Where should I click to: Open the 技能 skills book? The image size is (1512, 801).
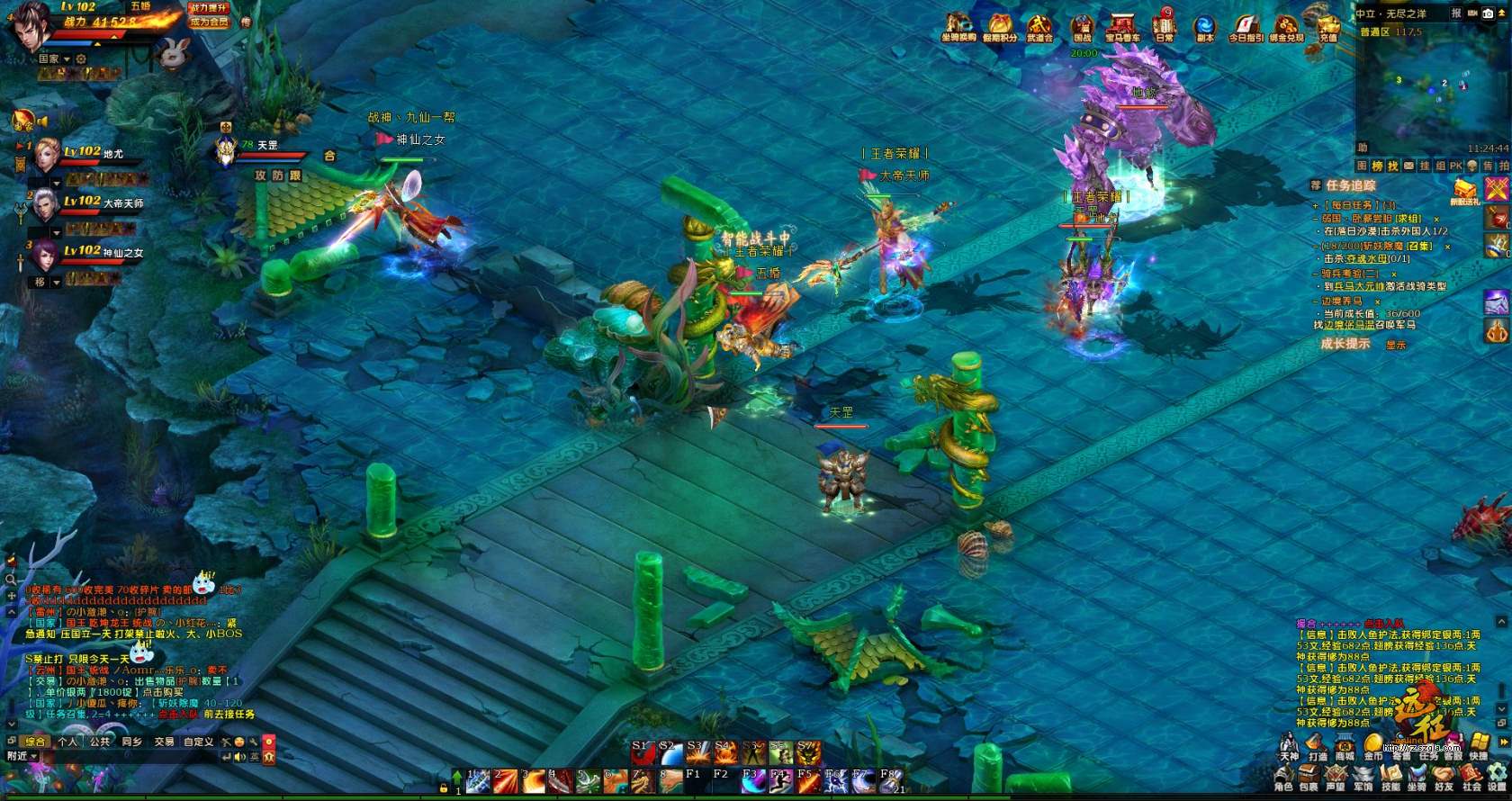point(1390,778)
